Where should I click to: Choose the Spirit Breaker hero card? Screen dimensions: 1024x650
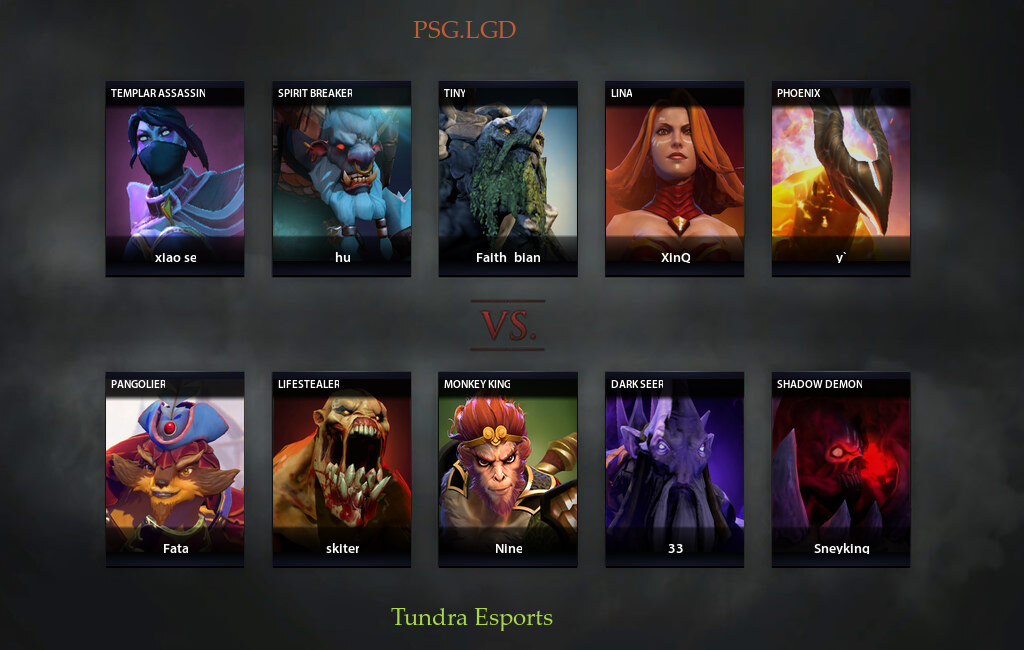(342, 178)
